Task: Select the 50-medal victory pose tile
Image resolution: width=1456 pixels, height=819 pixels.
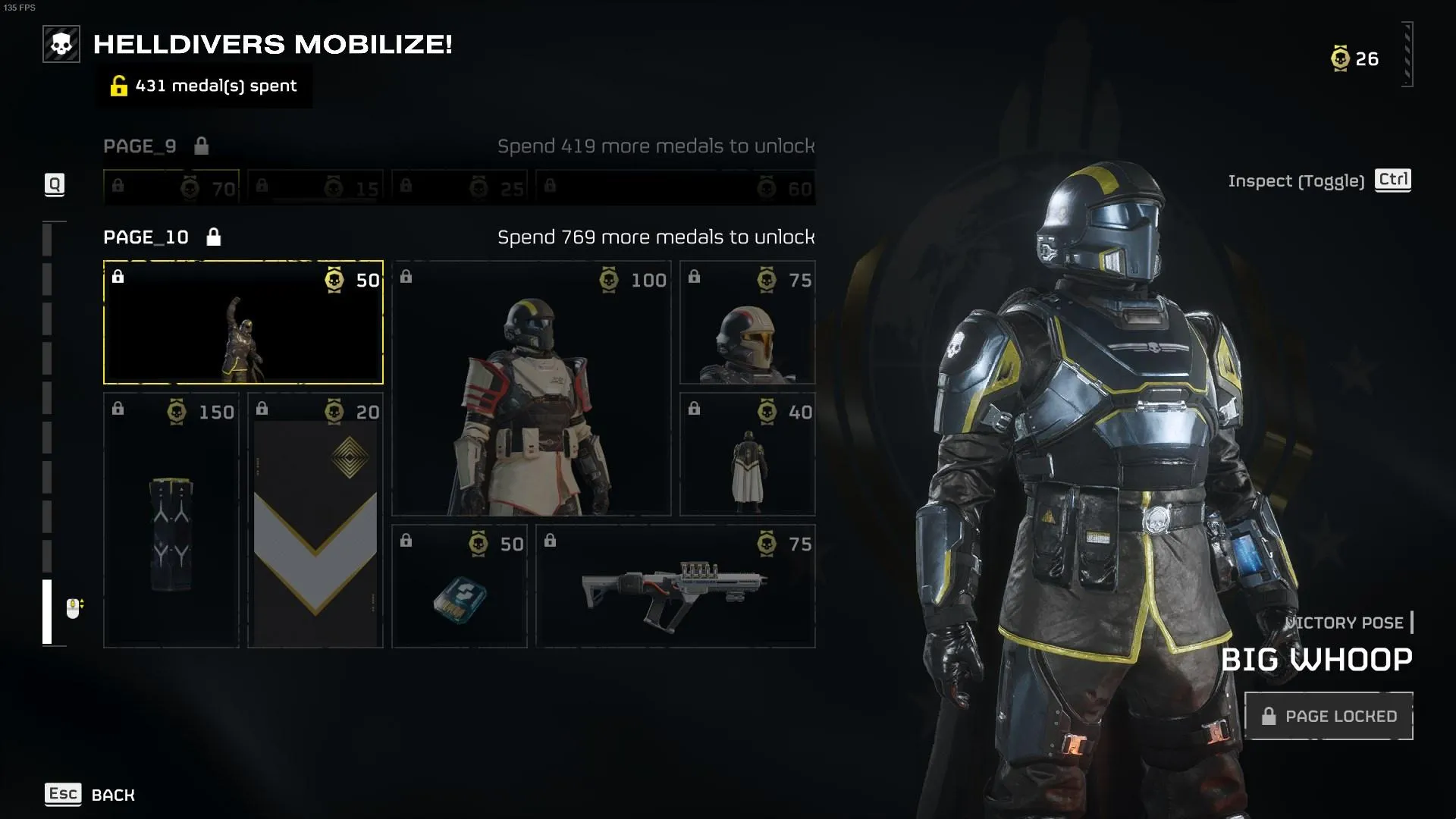Action: click(243, 322)
